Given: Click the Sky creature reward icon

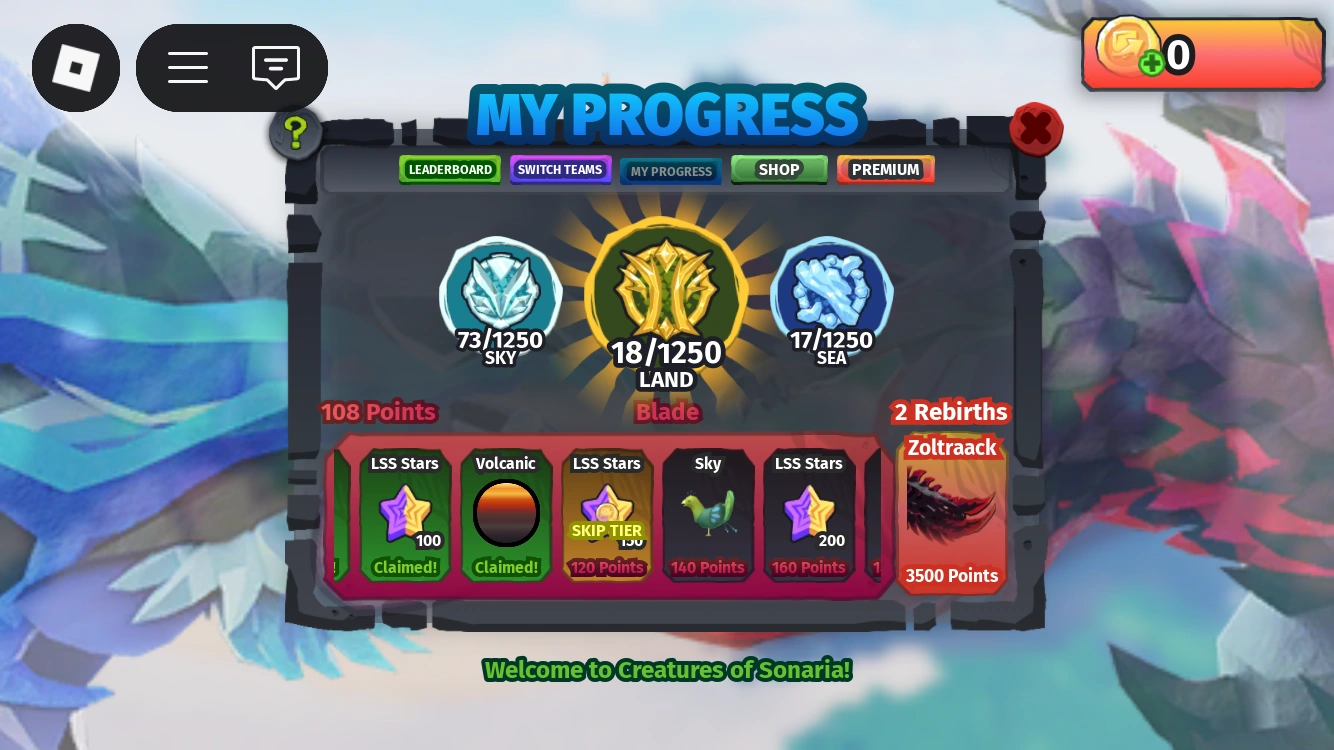Looking at the screenshot, I should 708,510.
